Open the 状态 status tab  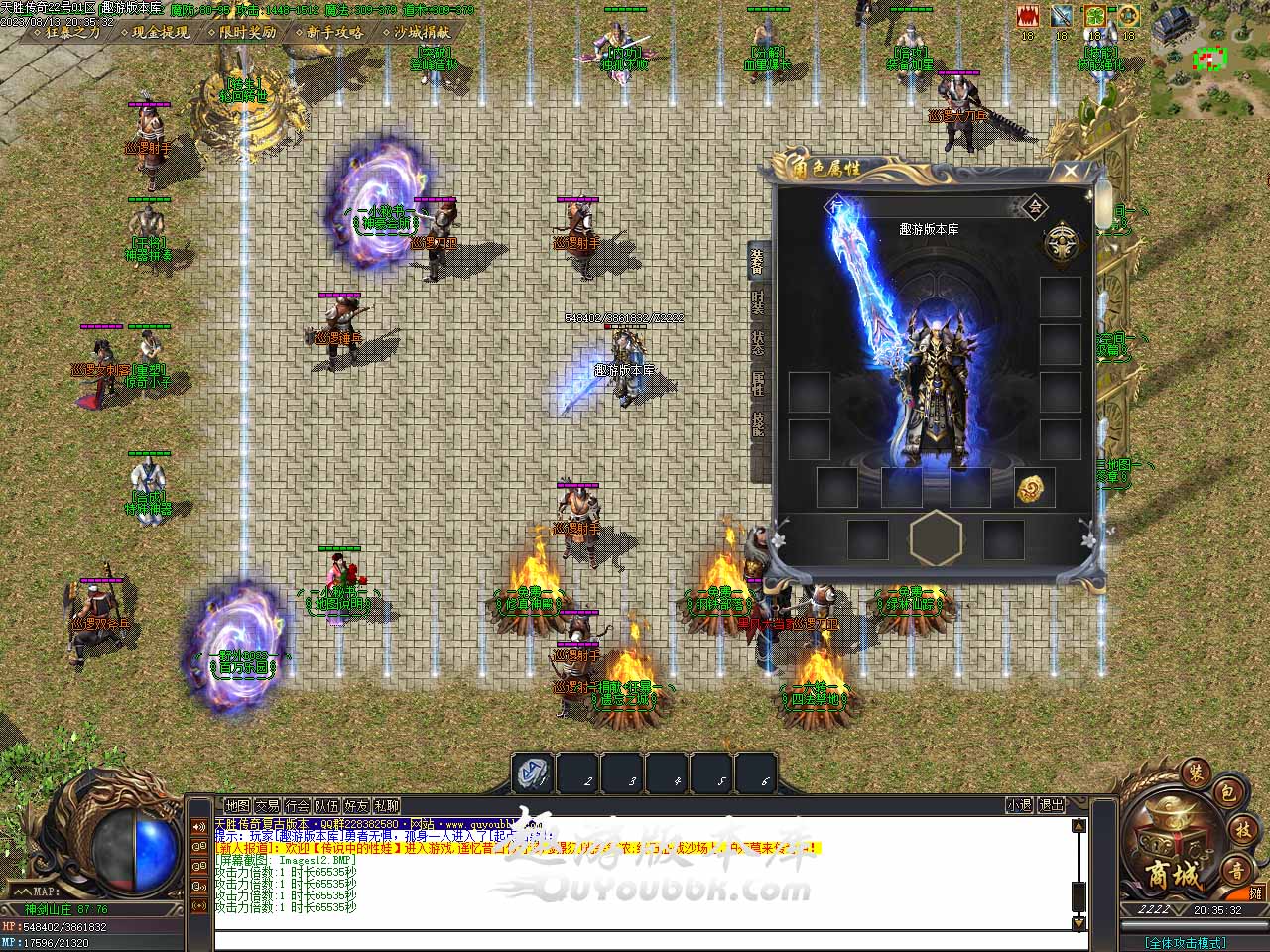[758, 344]
